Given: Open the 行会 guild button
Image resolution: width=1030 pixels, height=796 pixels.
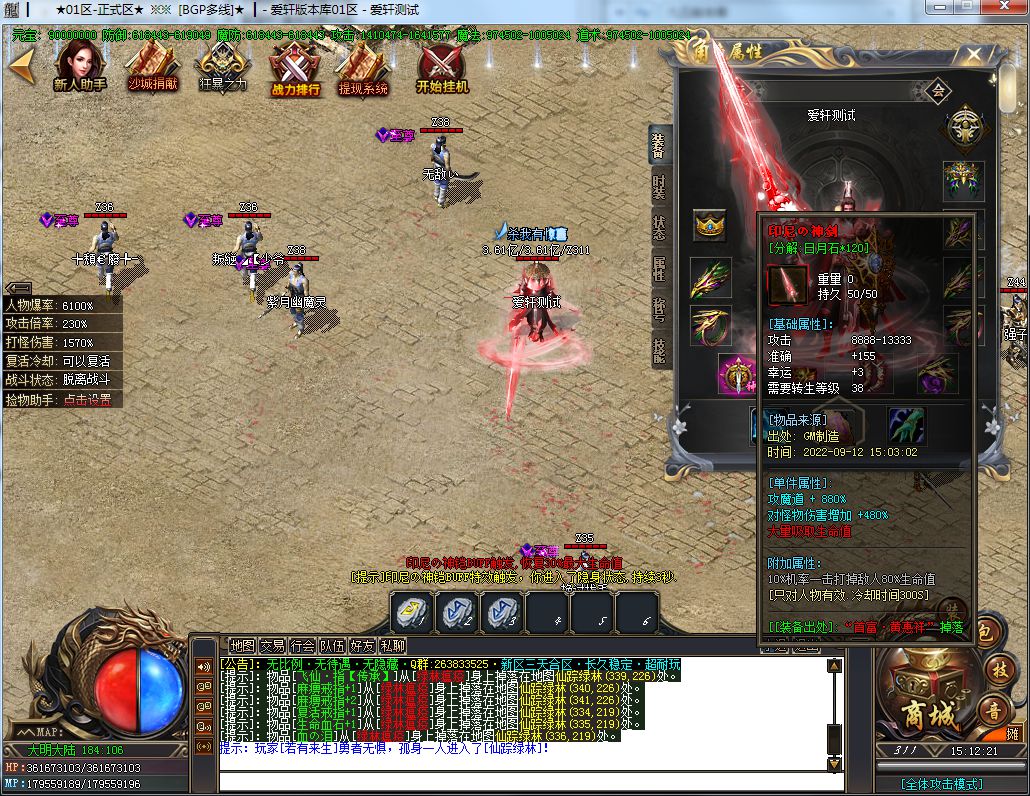Looking at the screenshot, I should [x=302, y=646].
